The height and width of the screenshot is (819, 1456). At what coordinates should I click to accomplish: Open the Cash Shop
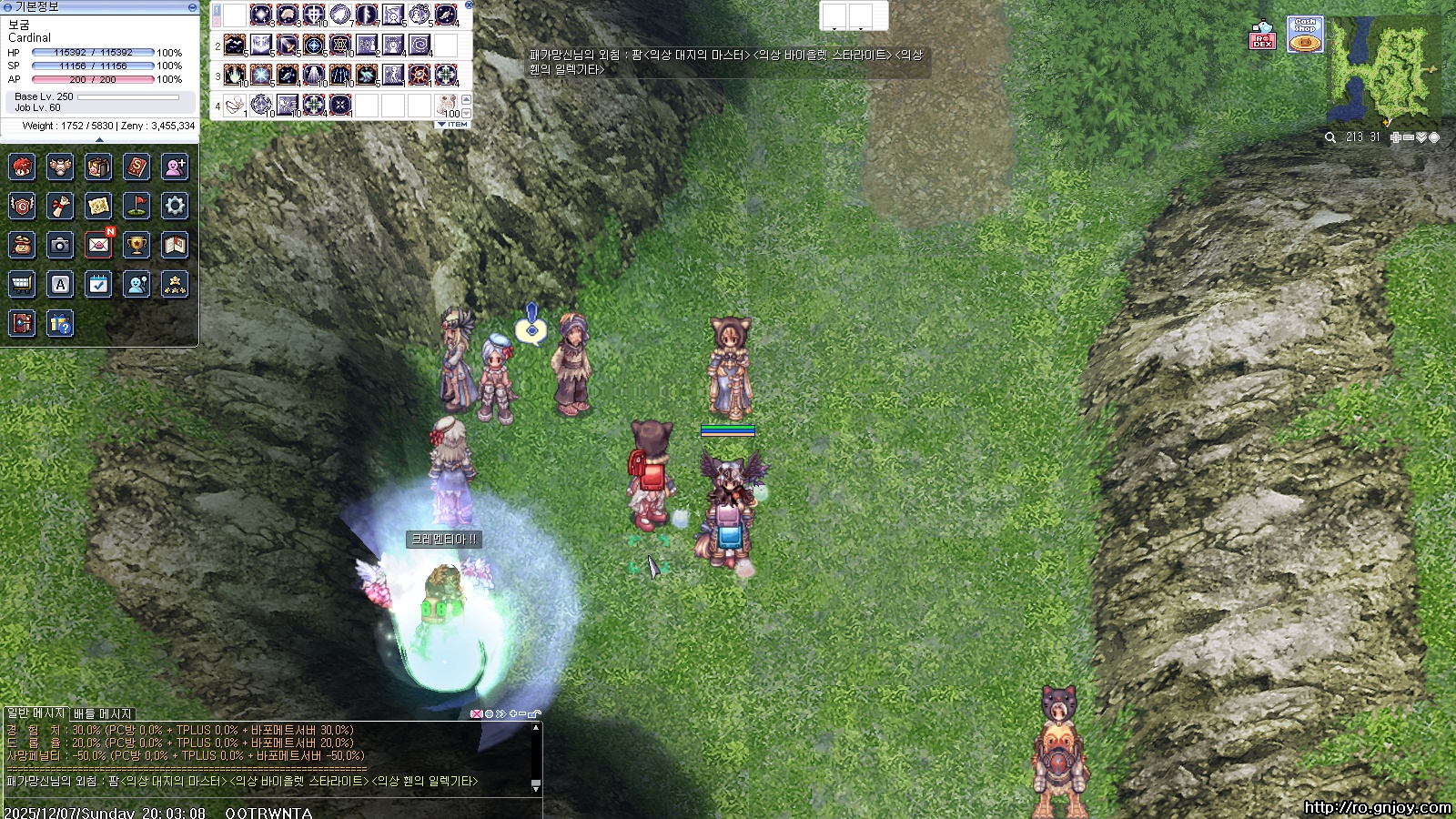click(x=1305, y=35)
